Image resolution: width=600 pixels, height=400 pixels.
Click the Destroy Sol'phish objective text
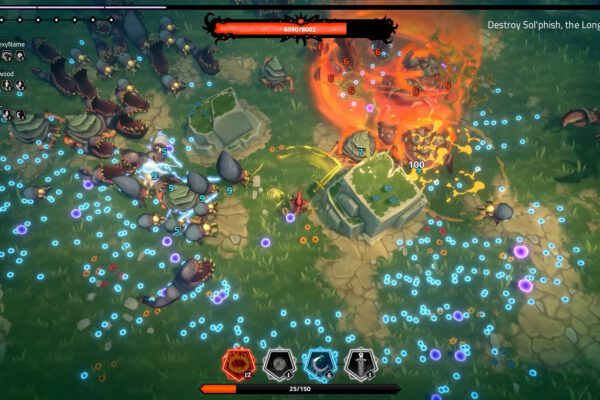[543, 25]
